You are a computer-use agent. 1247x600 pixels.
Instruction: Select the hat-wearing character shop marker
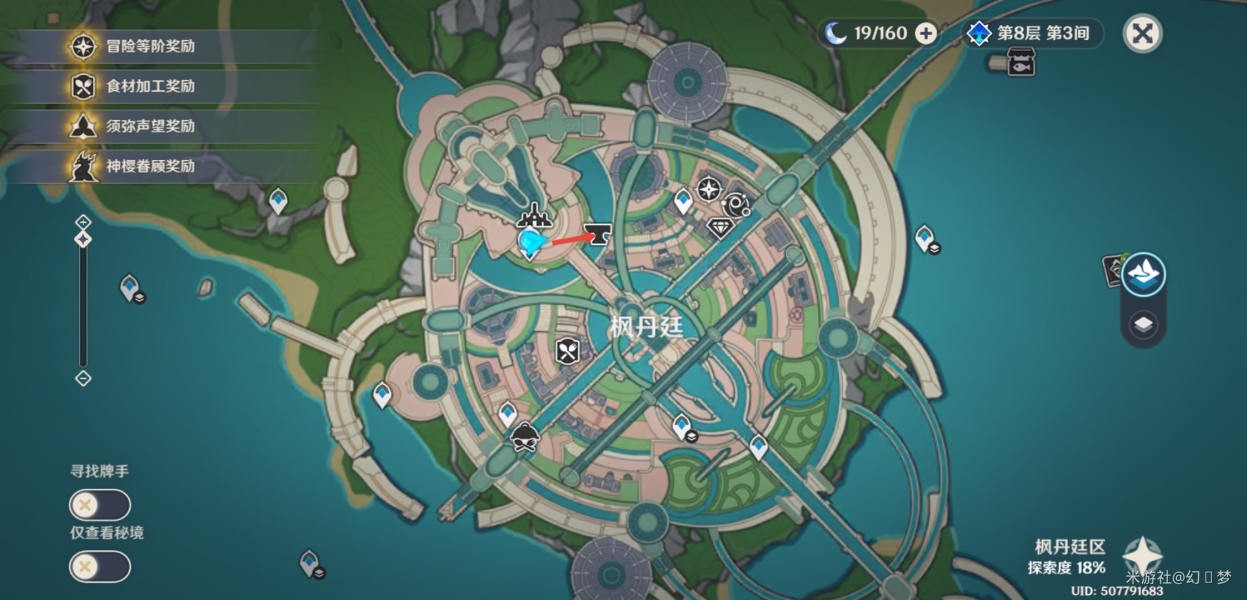[x=523, y=438]
